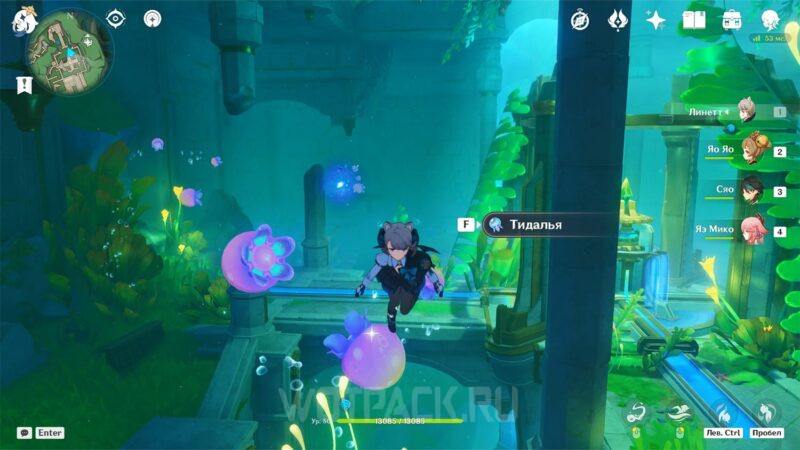Switch to party member Сяо

pos(752,190)
